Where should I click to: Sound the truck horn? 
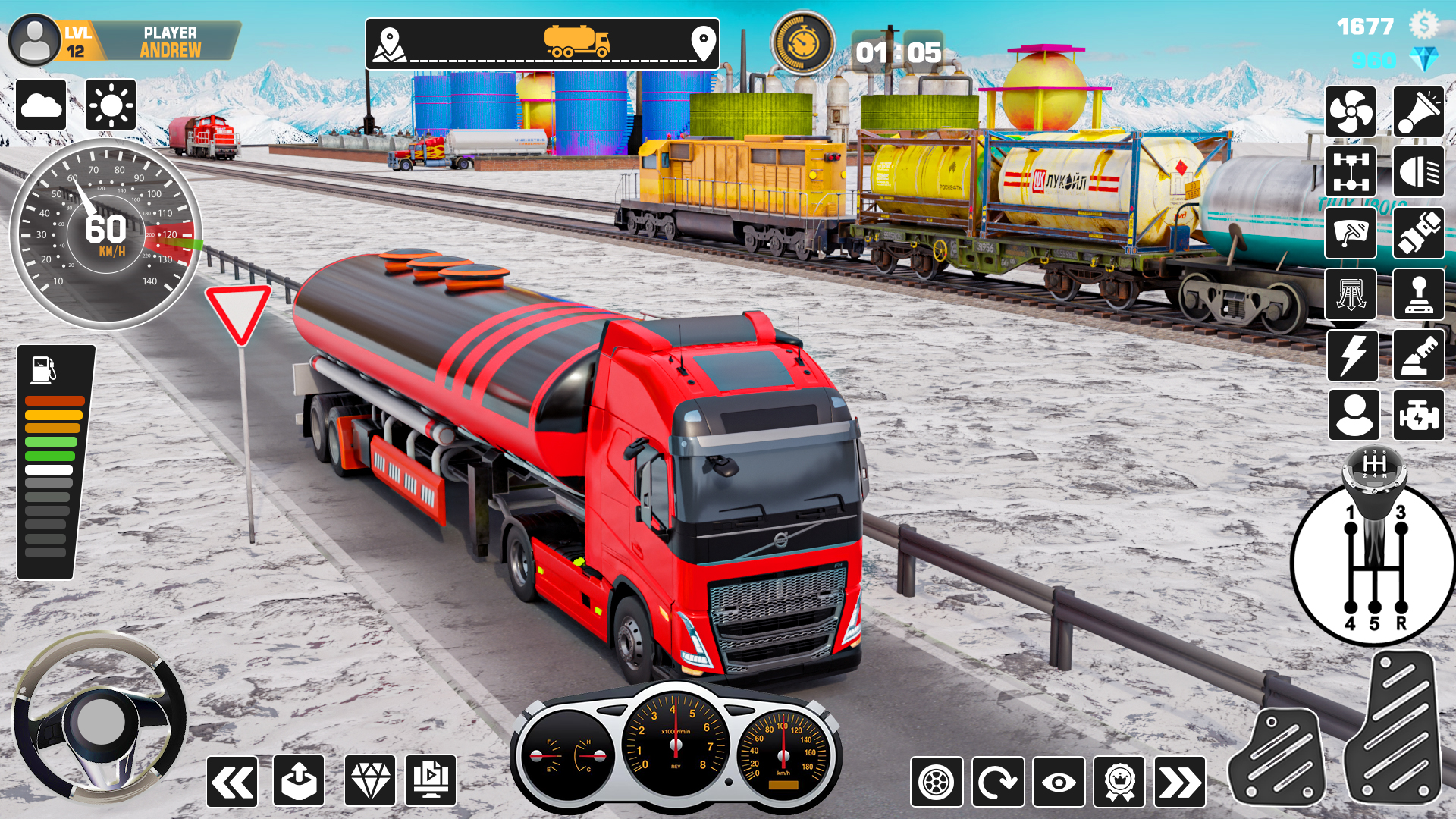pyautogui.click(x=1418, y=112)
